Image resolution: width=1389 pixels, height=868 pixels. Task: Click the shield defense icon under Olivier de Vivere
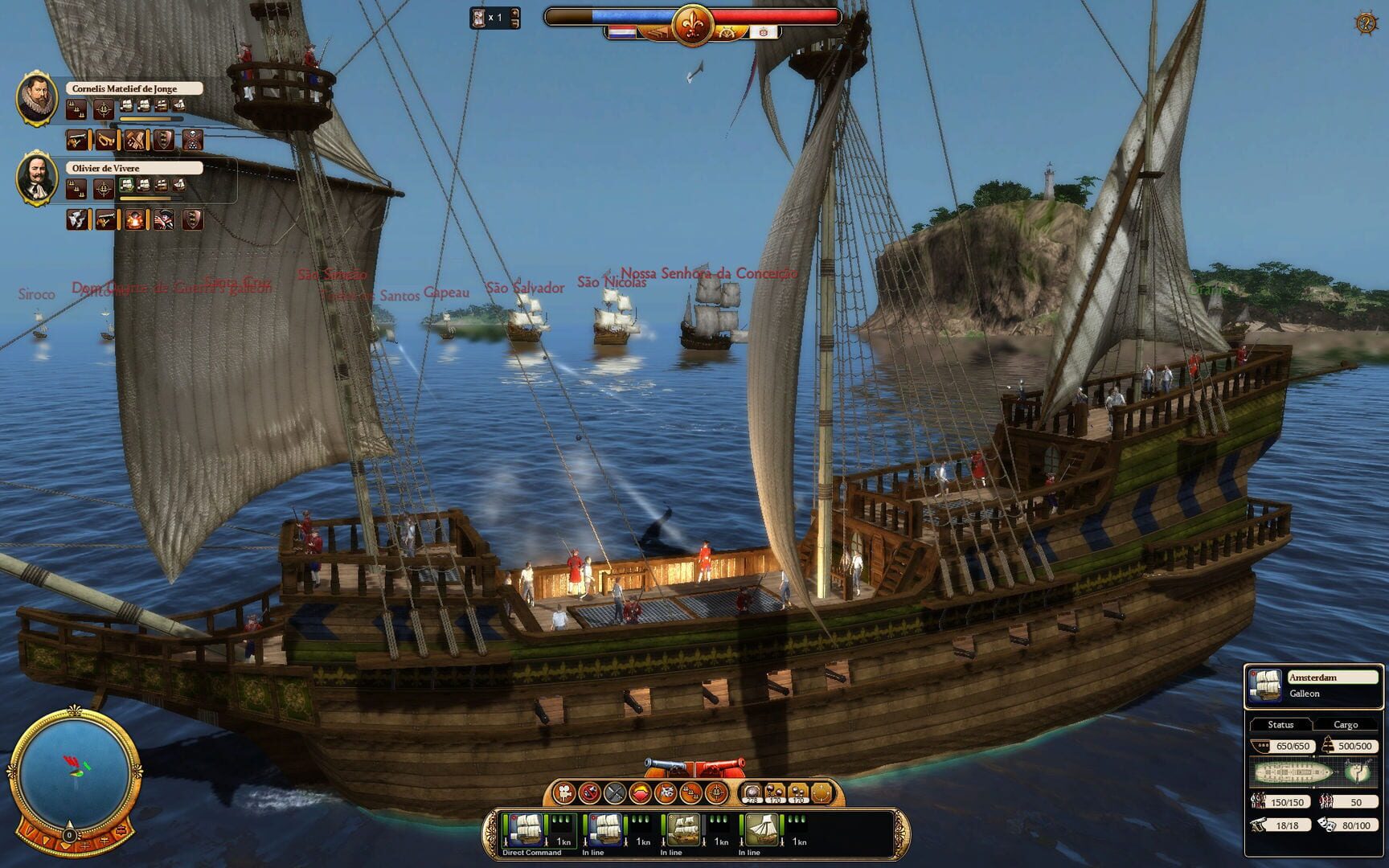(x=195, y=220)
